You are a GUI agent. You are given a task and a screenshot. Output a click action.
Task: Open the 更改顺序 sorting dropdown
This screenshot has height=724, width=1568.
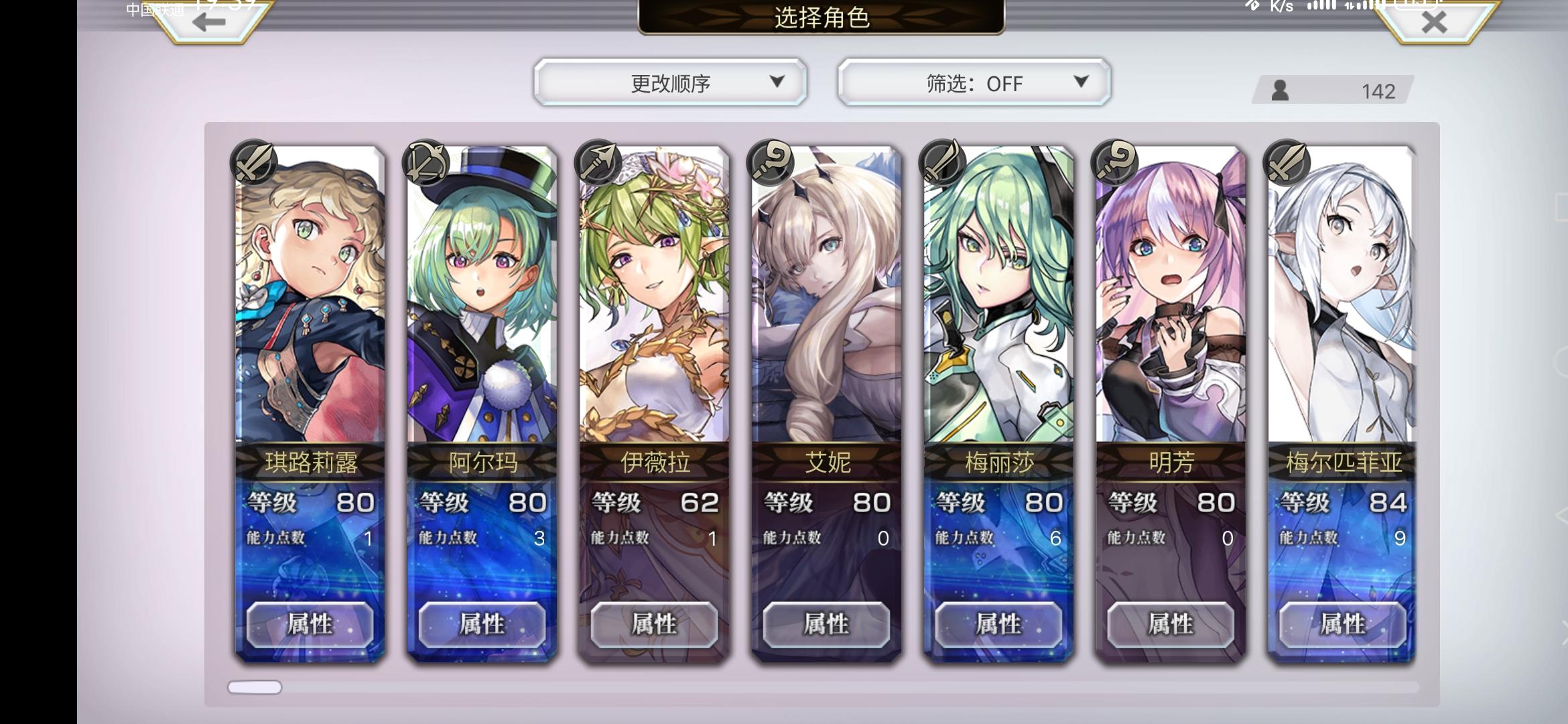click(x=669, y=83)
